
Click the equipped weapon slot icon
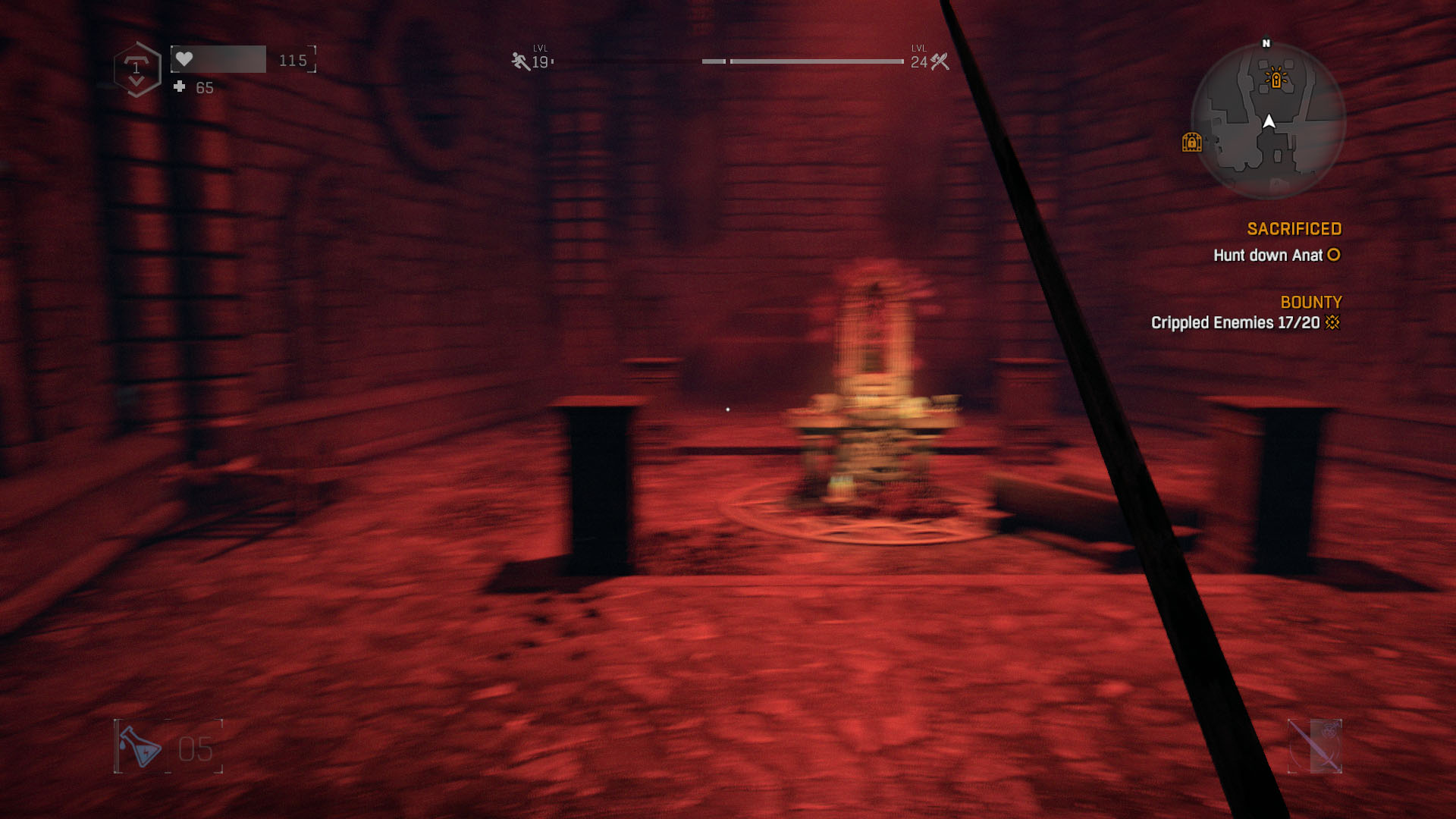[1315, 746]
